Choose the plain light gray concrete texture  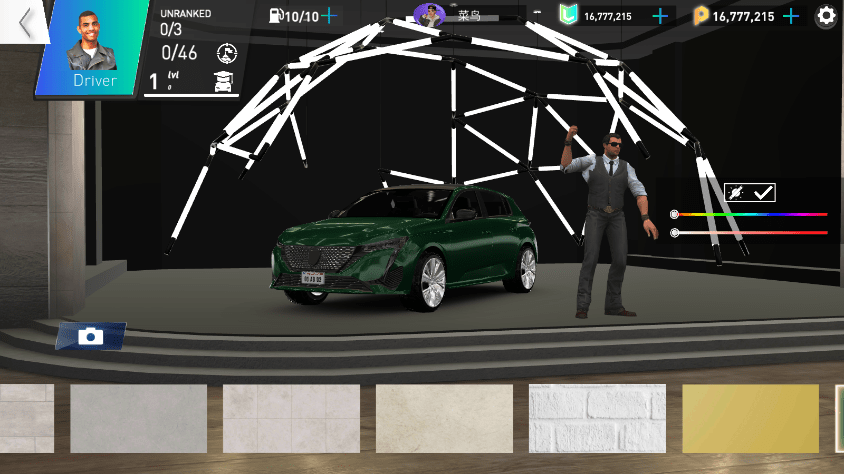(x=138, y=418)
